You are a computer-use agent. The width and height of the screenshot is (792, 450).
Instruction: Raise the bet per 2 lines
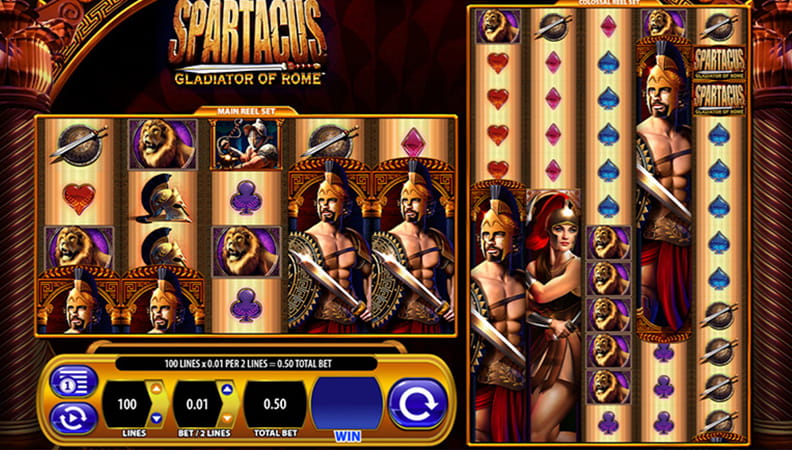tap(225, 389)
